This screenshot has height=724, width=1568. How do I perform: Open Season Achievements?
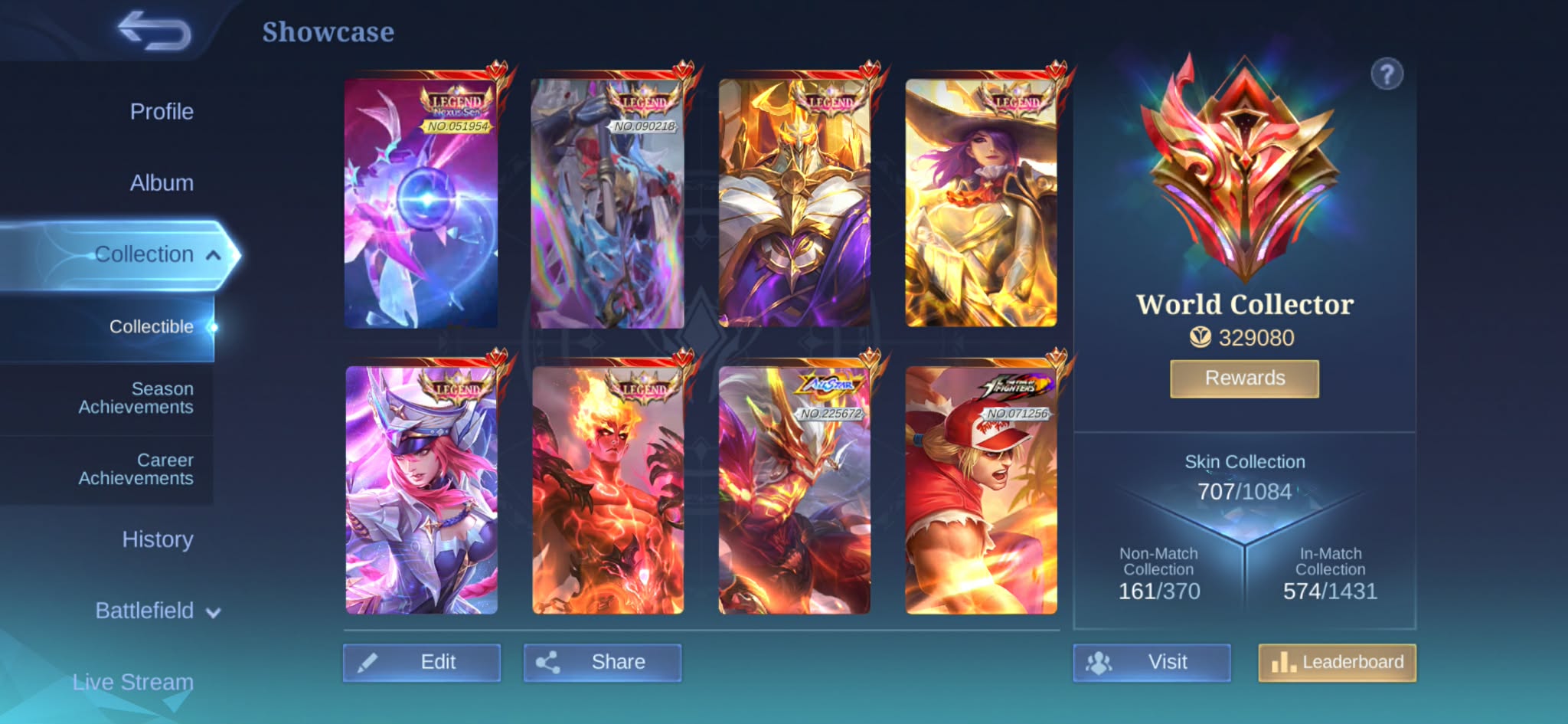tap(136, 398)
